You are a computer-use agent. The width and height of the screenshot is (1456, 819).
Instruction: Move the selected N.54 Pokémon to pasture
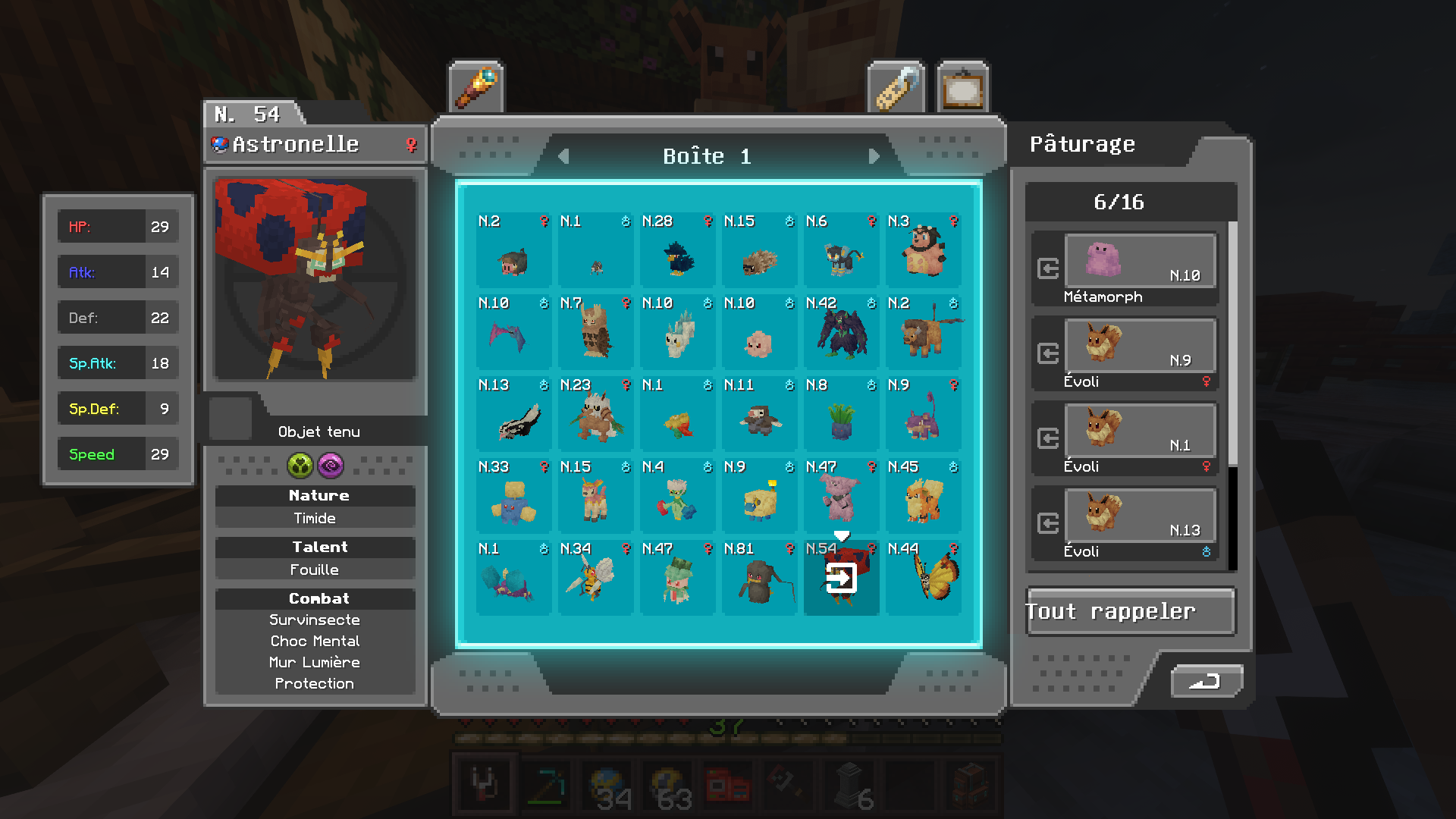(x=841, y=579)
